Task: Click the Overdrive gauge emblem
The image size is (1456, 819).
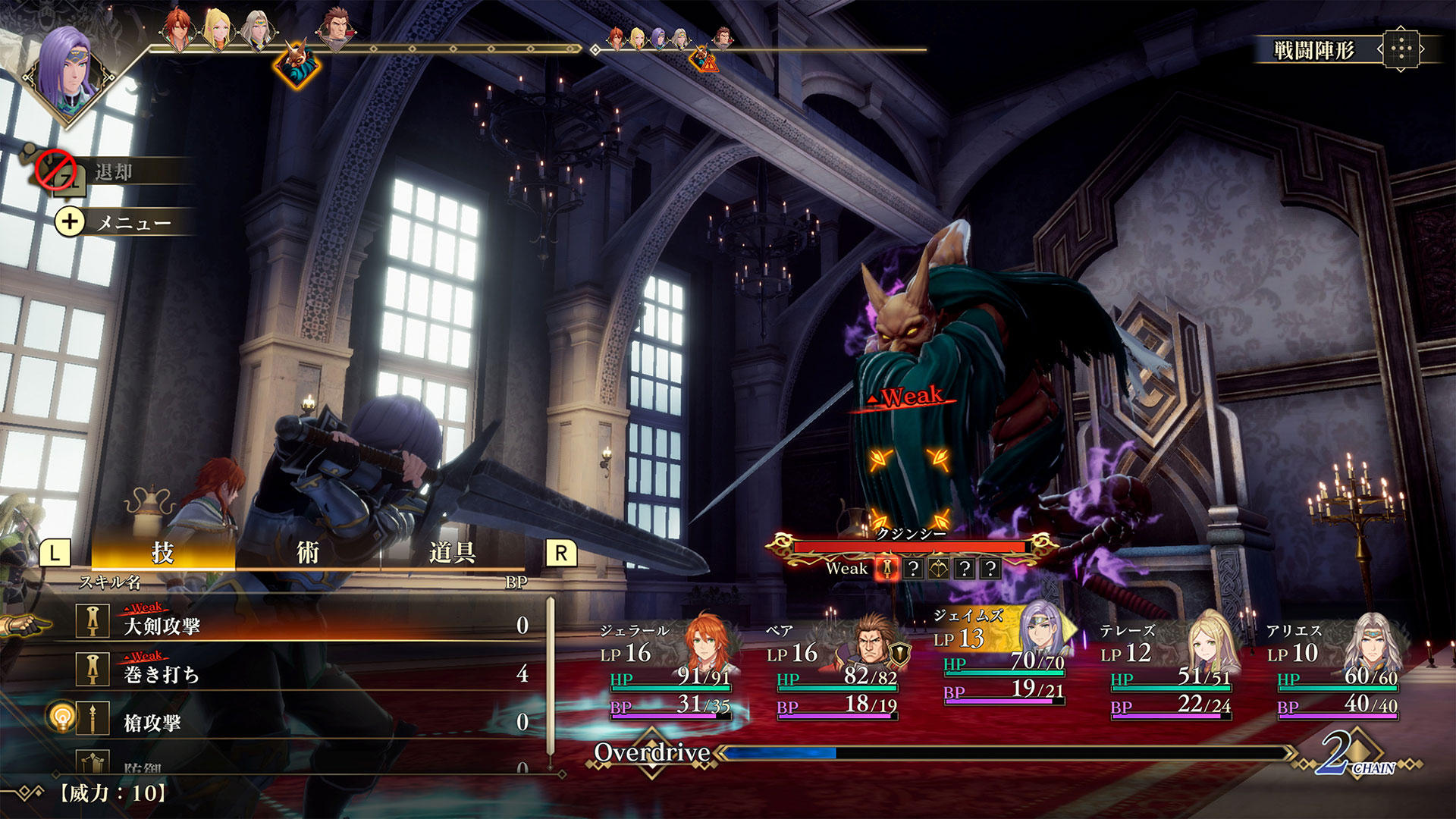Action: [651, 753]
